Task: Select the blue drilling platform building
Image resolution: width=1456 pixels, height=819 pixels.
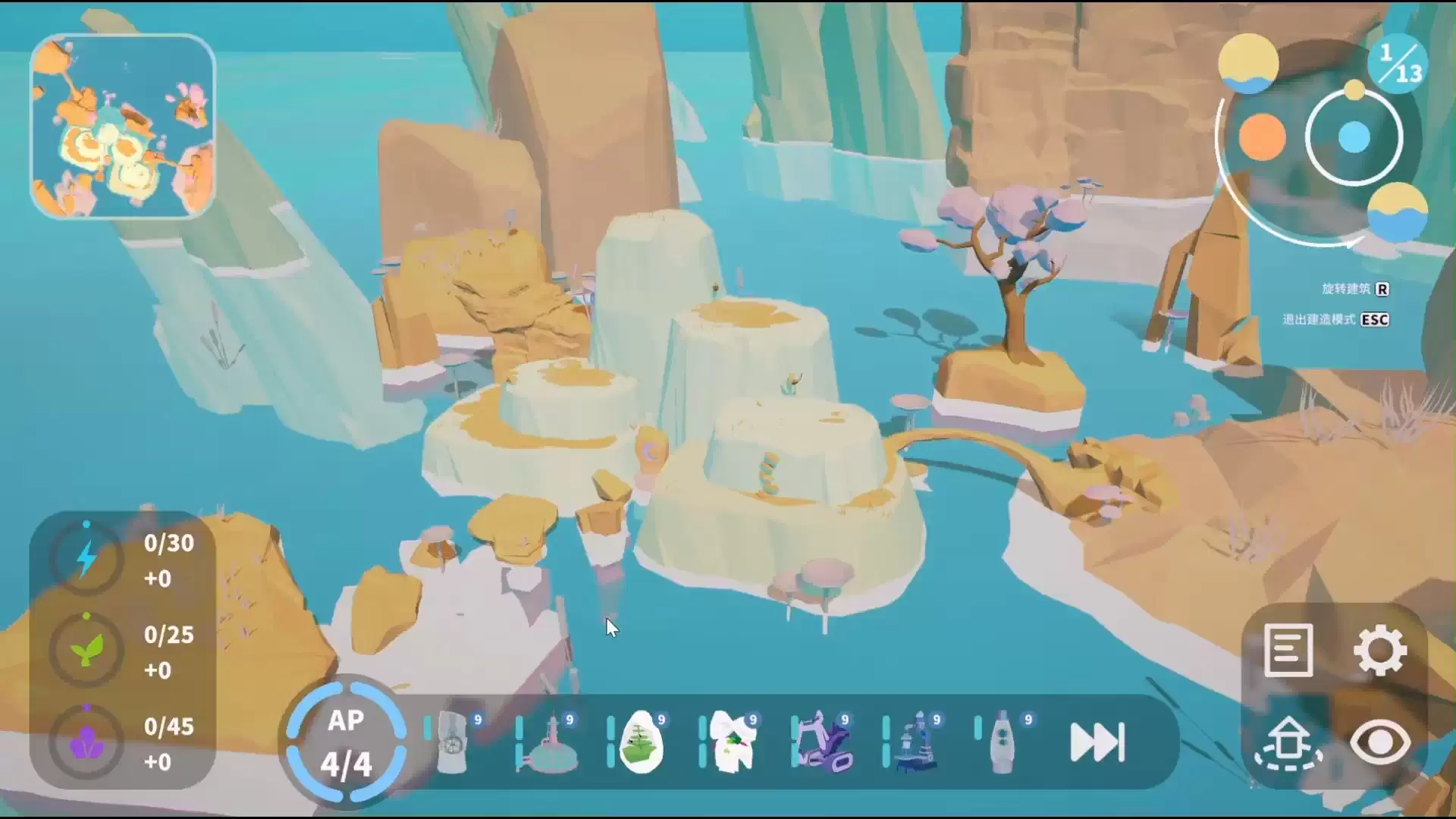Action: tap(917, 742)
